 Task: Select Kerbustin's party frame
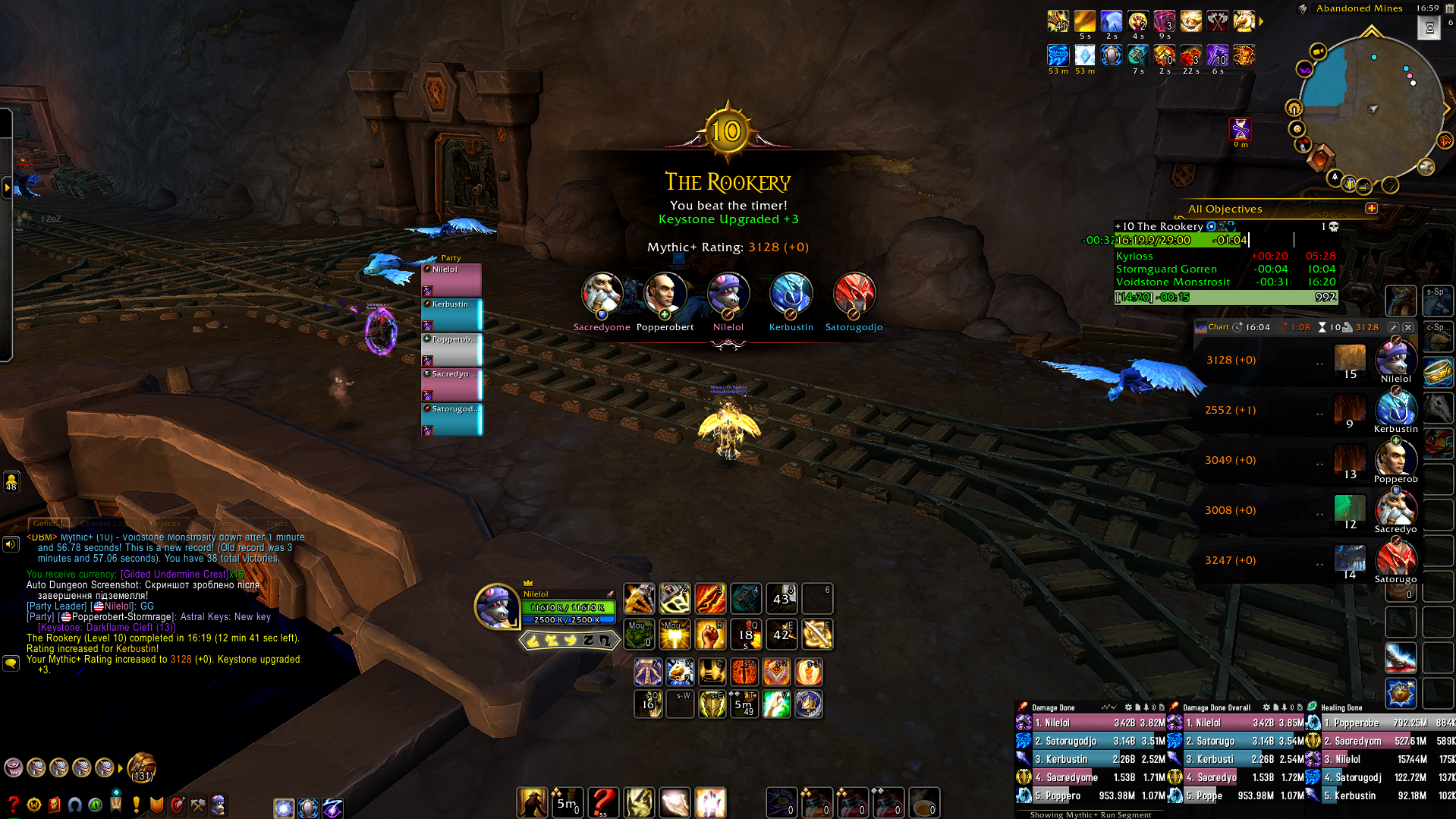[451, 314]
